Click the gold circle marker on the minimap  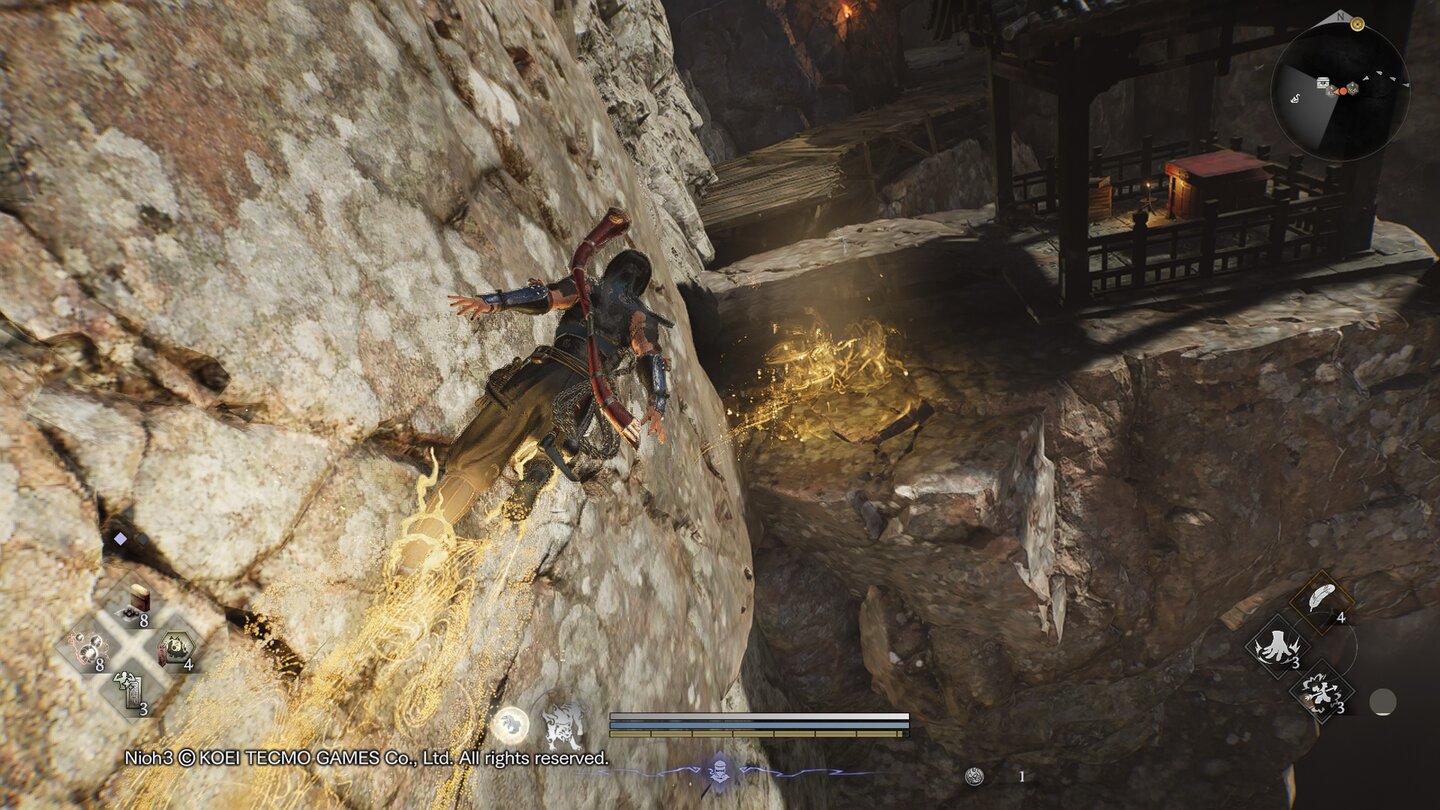1357,24
